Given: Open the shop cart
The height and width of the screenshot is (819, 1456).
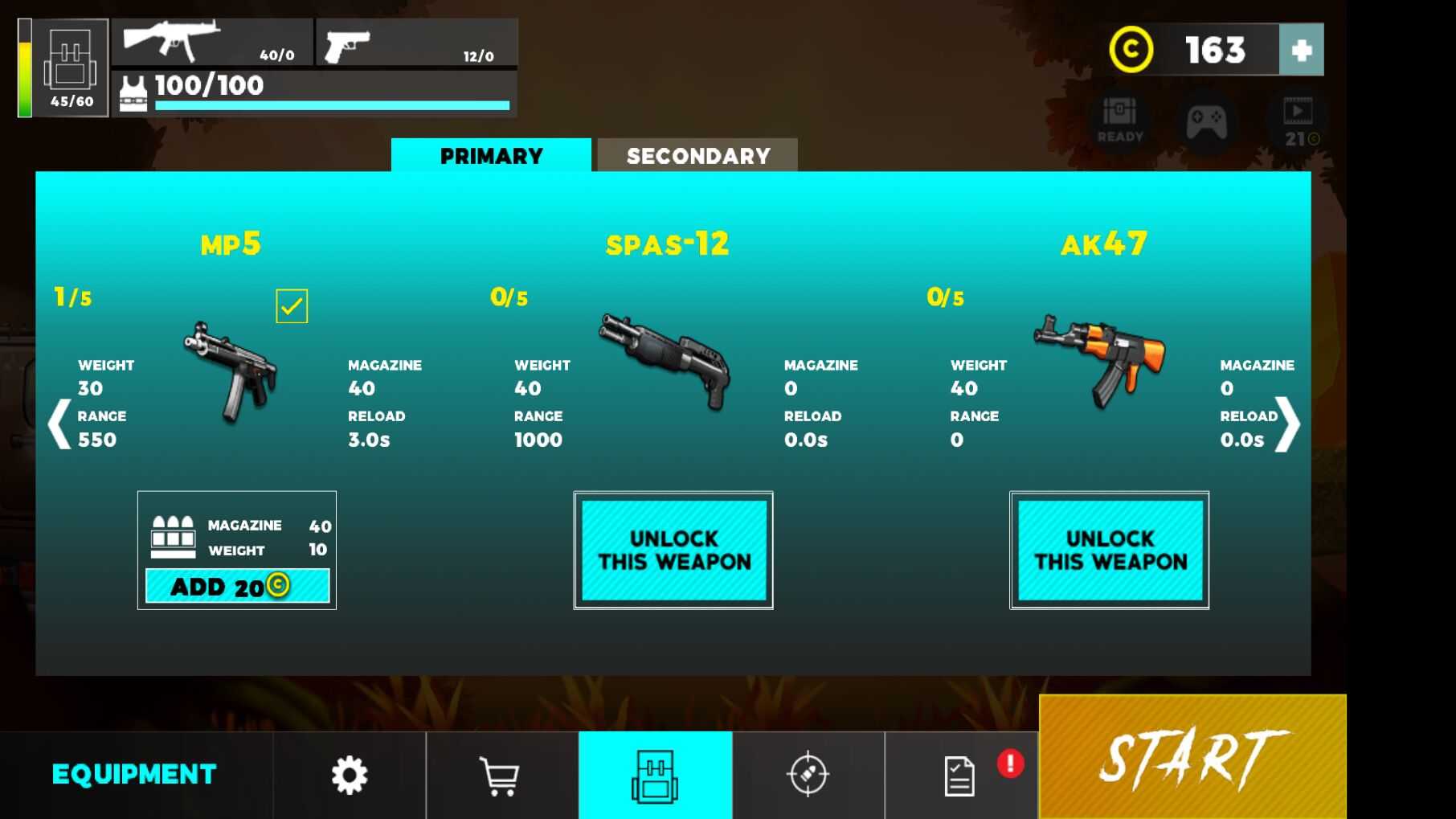Looking at the screenshot, I should coord(499,776).
